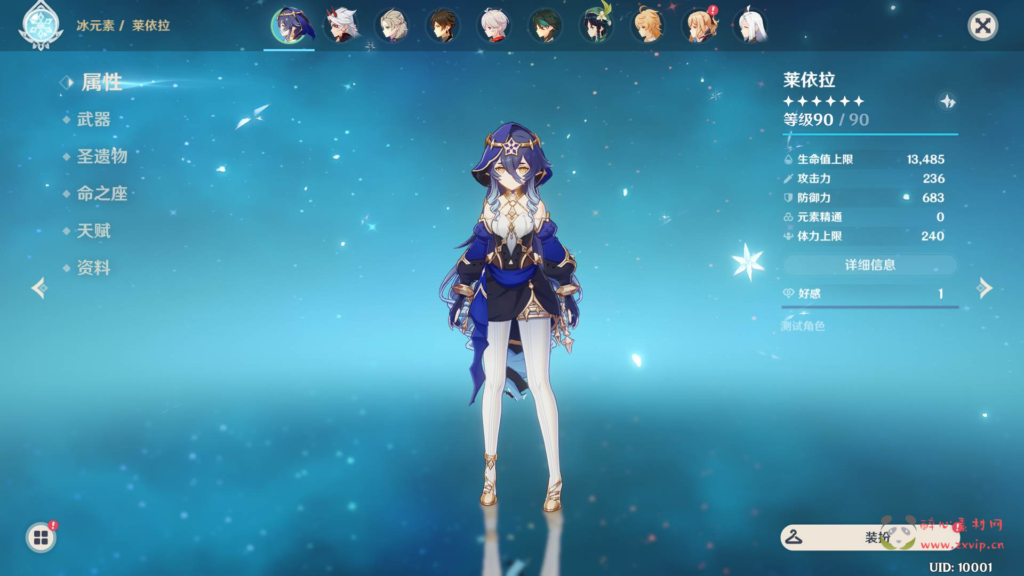Pick the green-hat dark-haired character portrait
The image size is (1024, 576).
click(597, 26)
